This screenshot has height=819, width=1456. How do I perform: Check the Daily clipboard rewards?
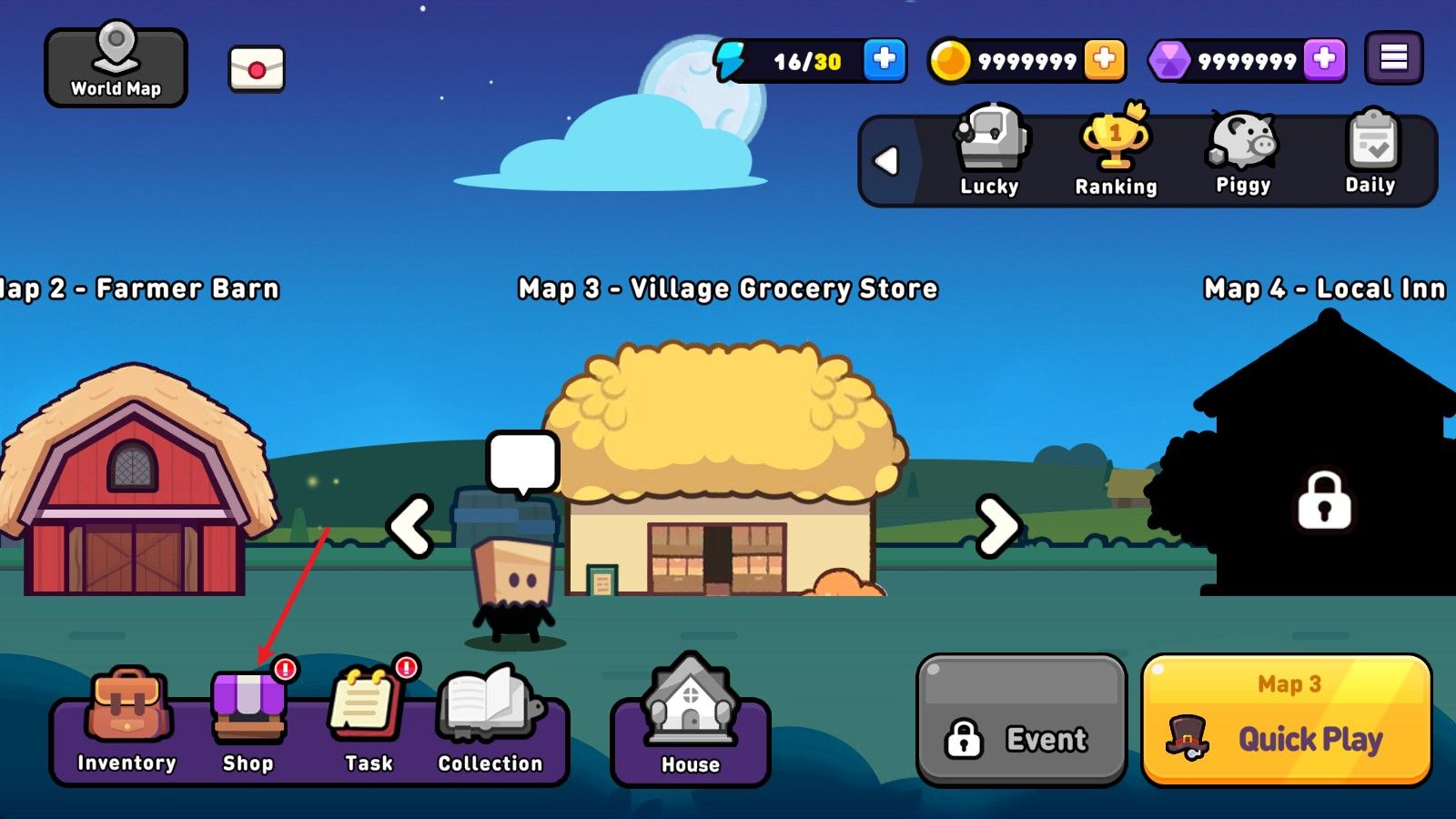1370,152
